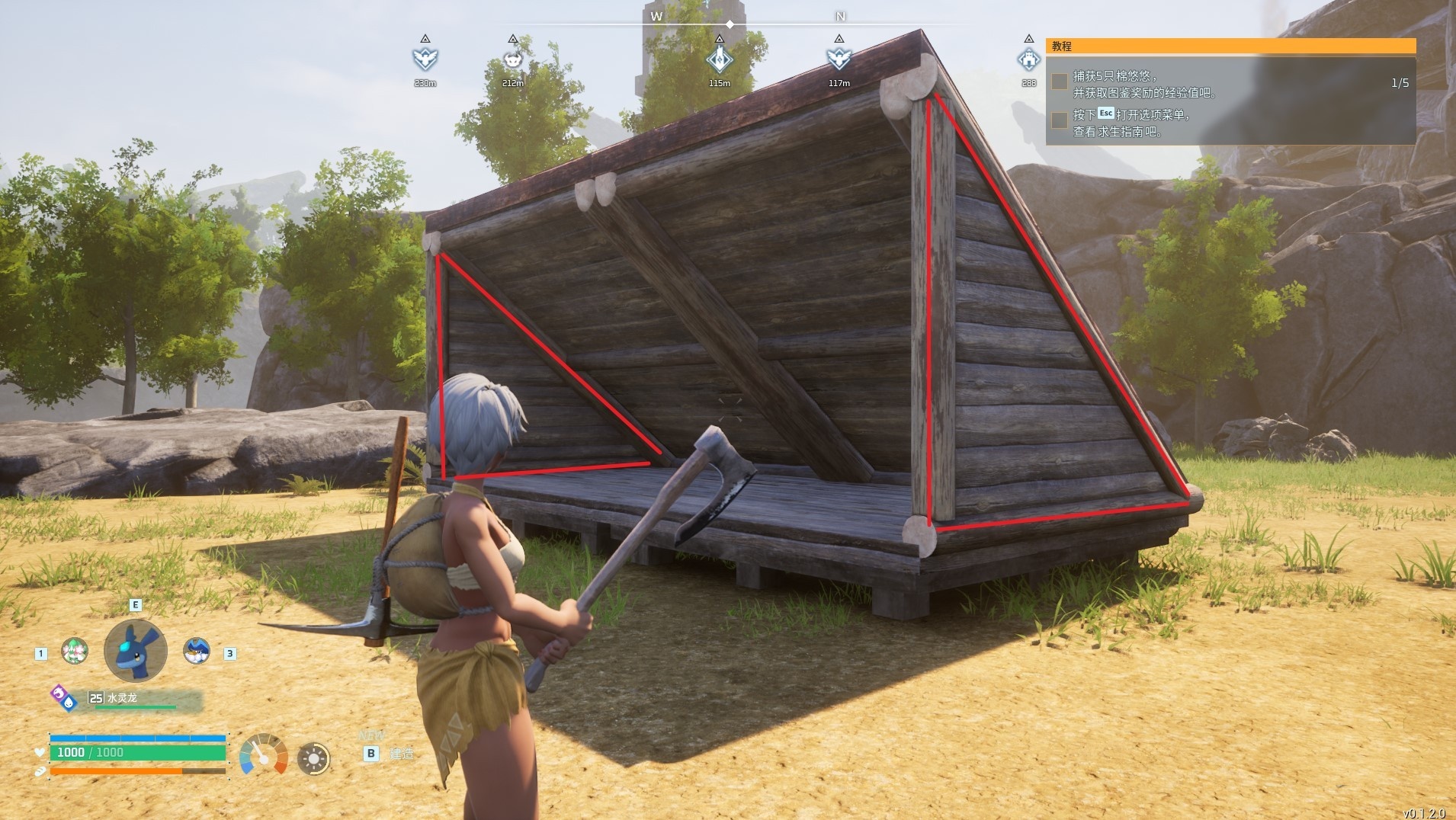Pick the blue penguin pal icon

click(x=197, y=651)
